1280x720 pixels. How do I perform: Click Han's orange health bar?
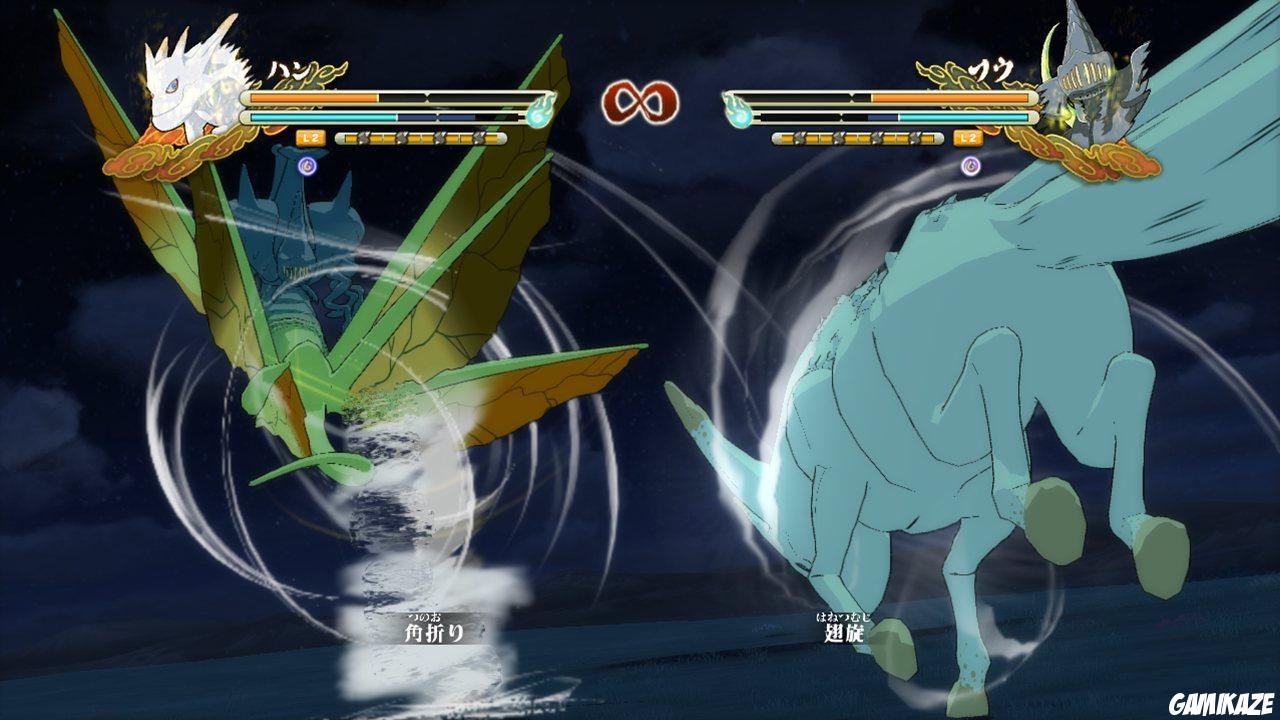310,97
